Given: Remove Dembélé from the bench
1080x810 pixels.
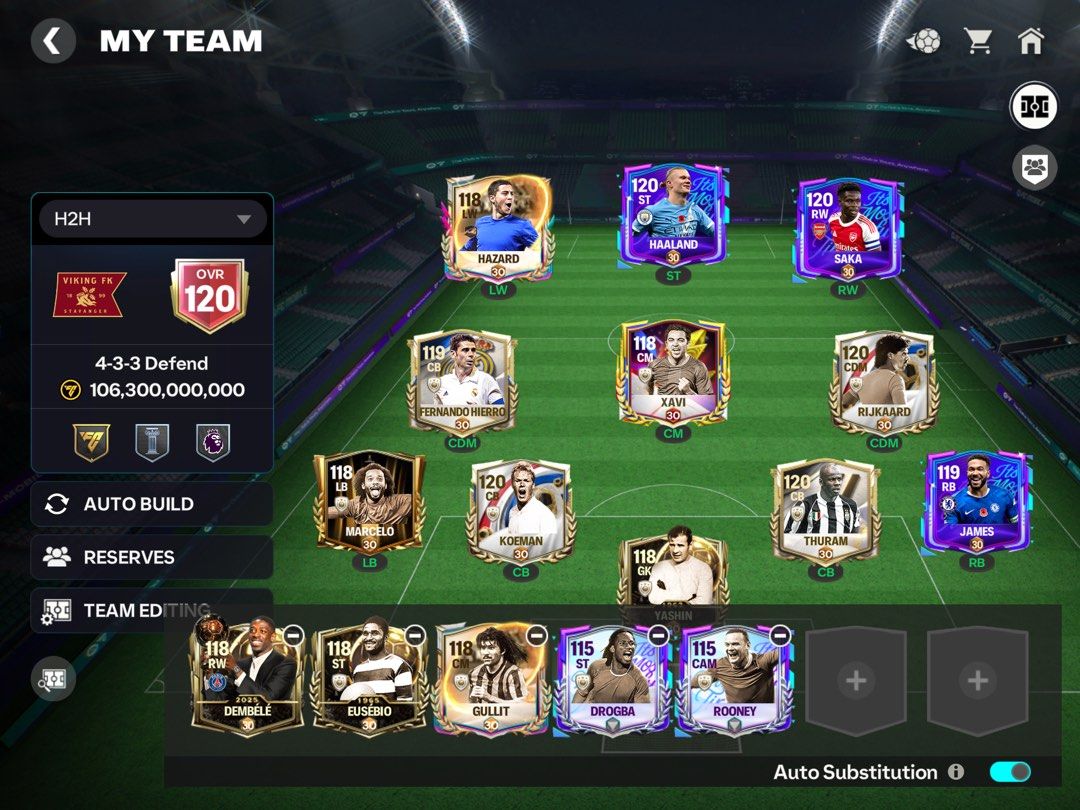Looking at the screenshot, I should pos(293,635).
